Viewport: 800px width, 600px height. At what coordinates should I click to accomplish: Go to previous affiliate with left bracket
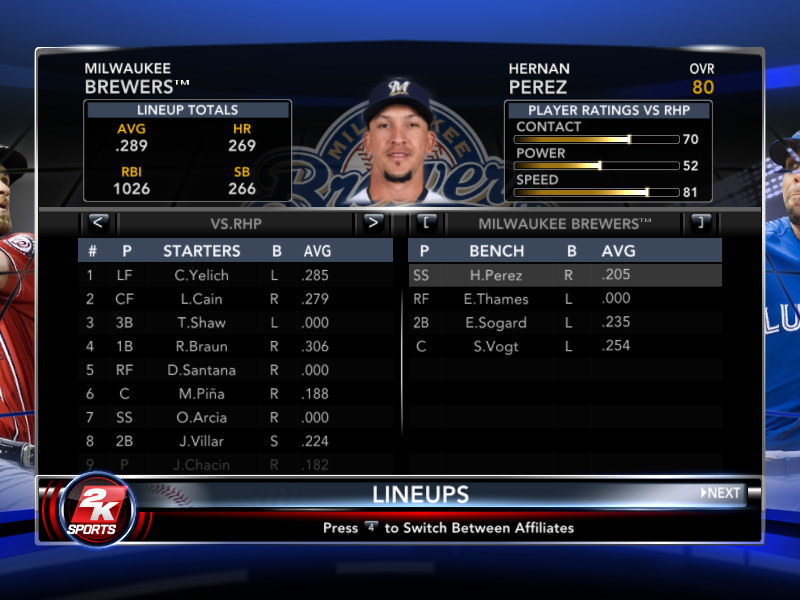click(x=426, y=223)
